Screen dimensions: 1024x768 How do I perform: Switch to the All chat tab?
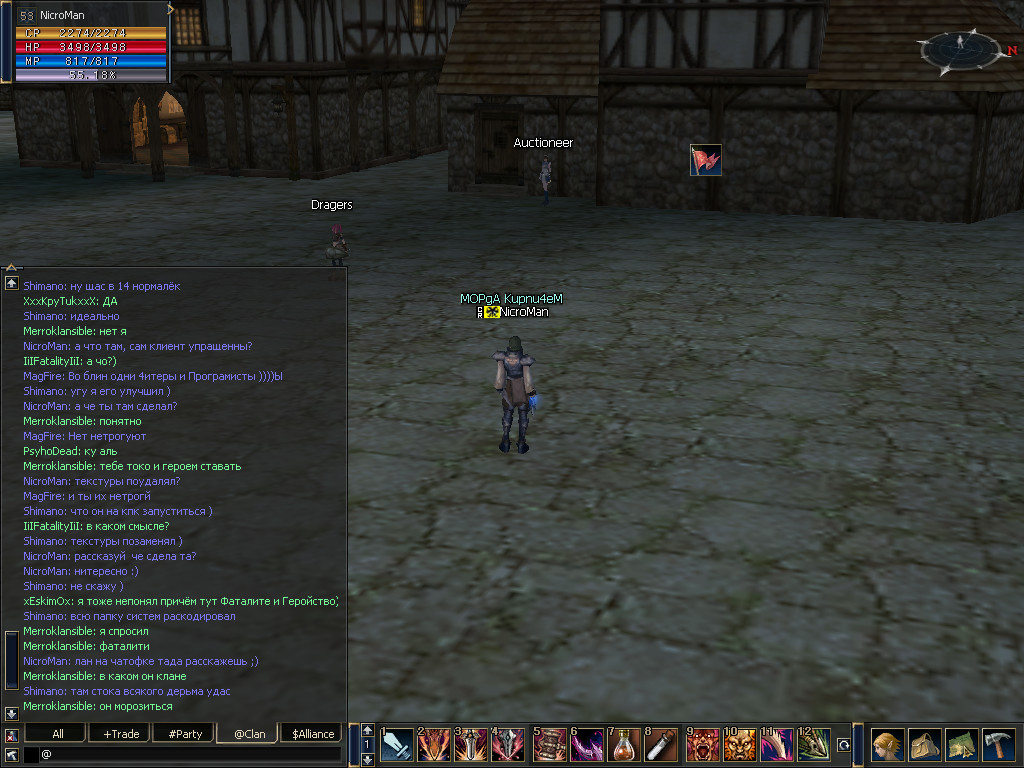pyautogui.click(x=58, y=734)
